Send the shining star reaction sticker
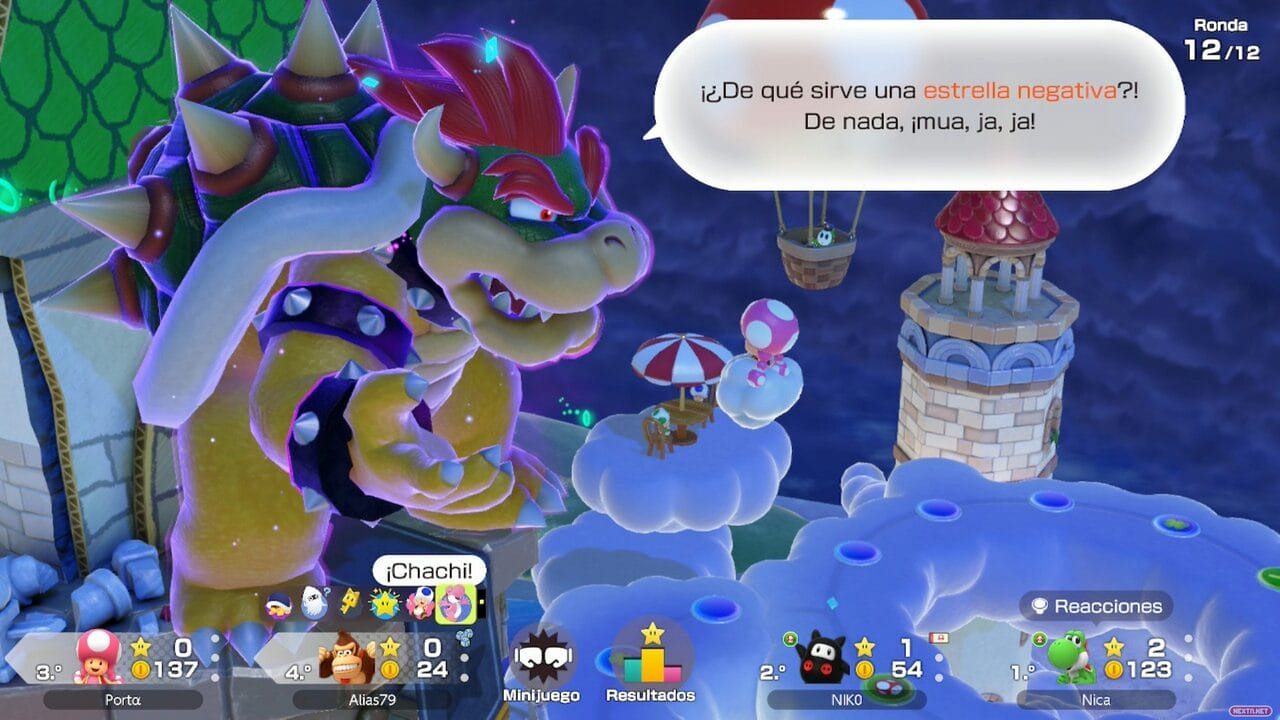 (385, 603)
